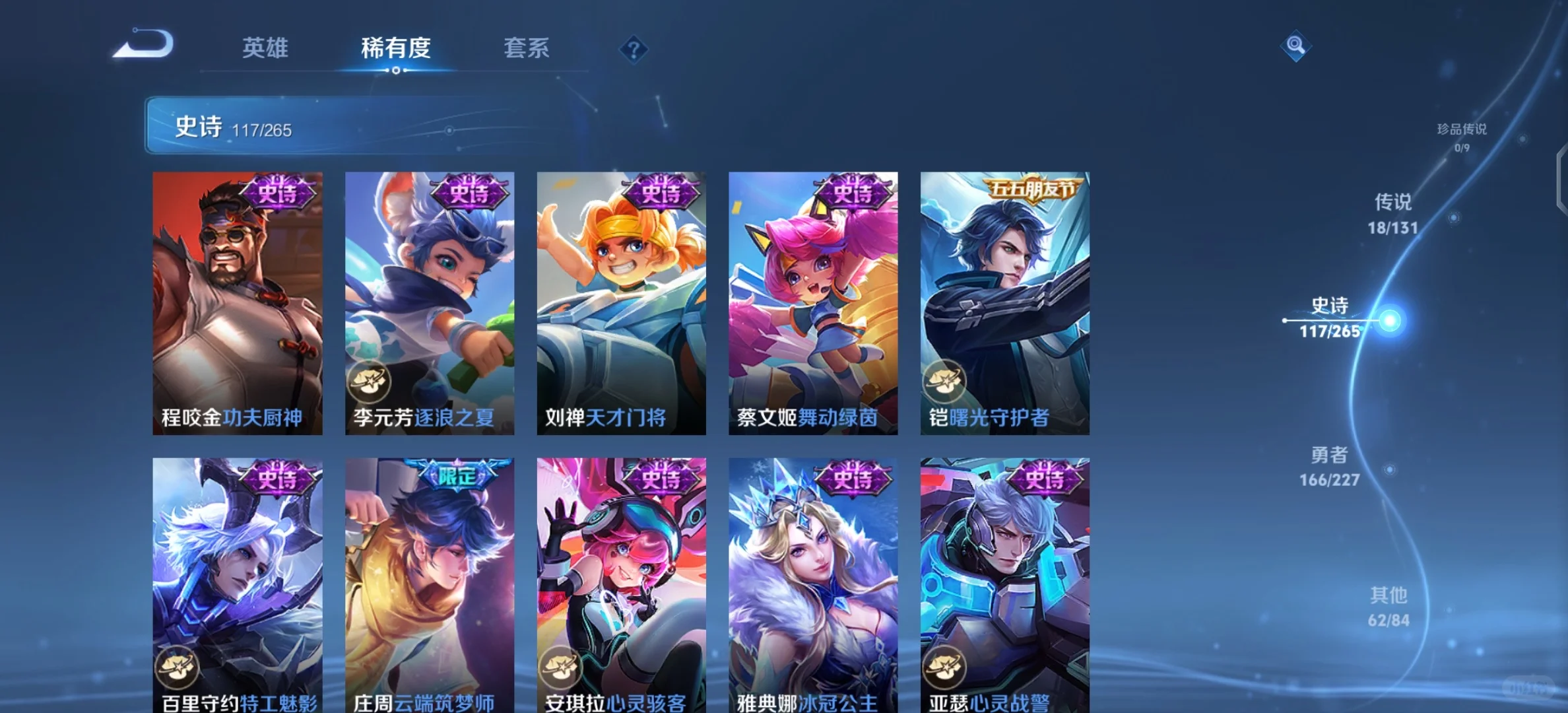
Task: Open the search magnifier icon
Action: 1295,46
